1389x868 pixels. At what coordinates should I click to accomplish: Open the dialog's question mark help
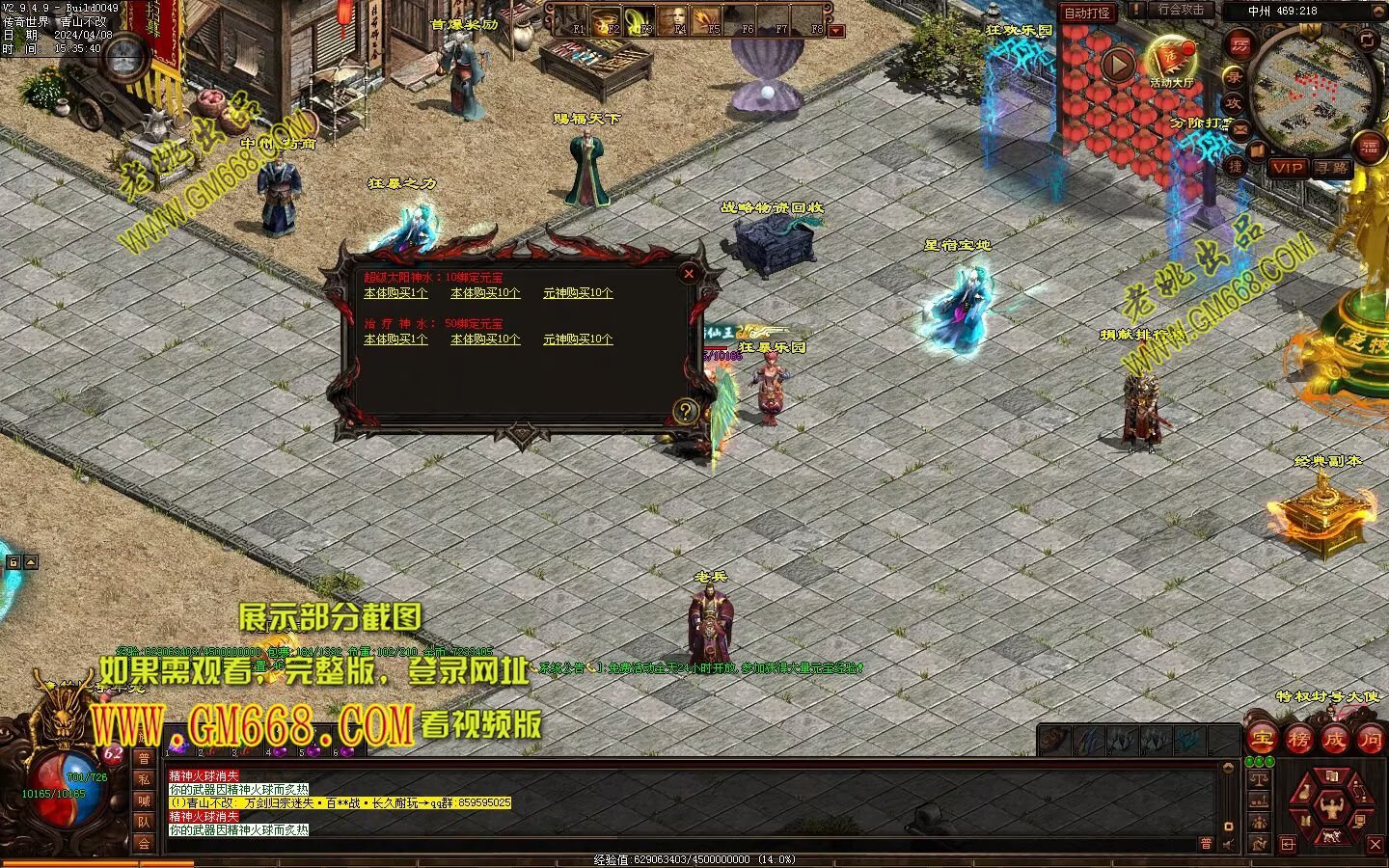pos(685,412)
